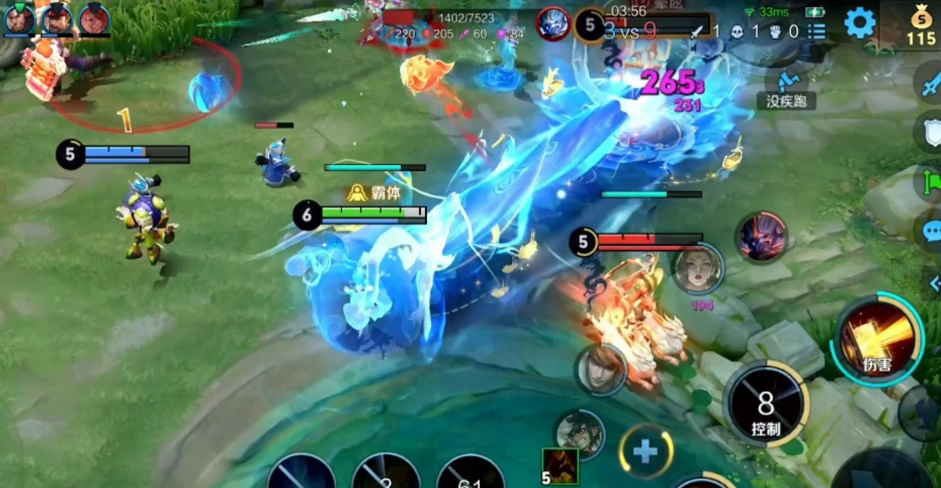The image size is (941, 488).
Task: Target the dark horned hero portrait
Action: [x=762, y=237]
